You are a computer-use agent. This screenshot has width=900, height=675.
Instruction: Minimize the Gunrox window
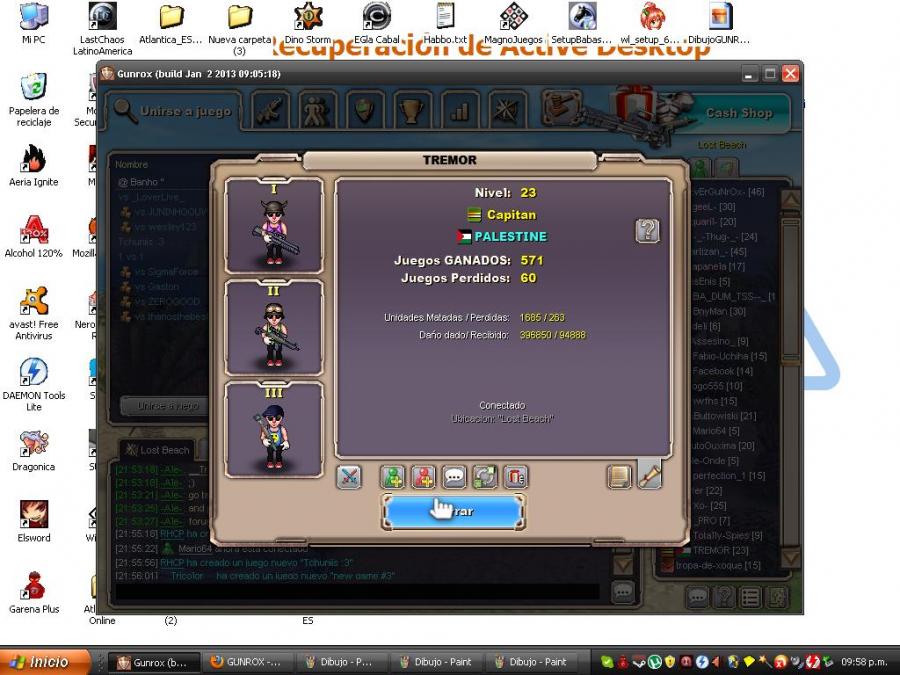[749, 74]
